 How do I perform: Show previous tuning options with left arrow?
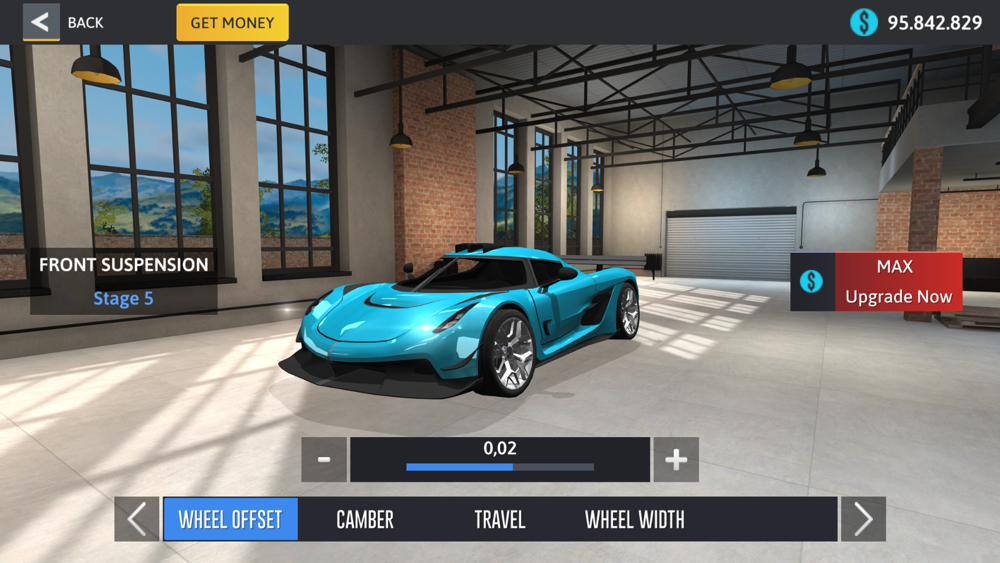[x=137, y=520]
